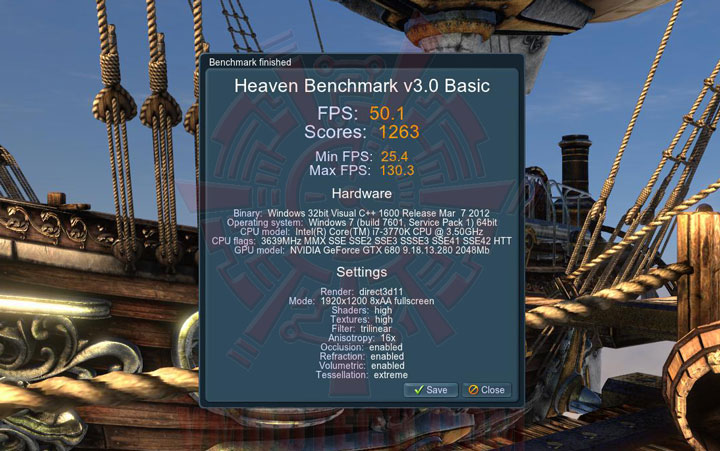Viewport: 720px width, 451px height.
Task: Close the Benchmark finished dialog
Action: coord(487,390)
